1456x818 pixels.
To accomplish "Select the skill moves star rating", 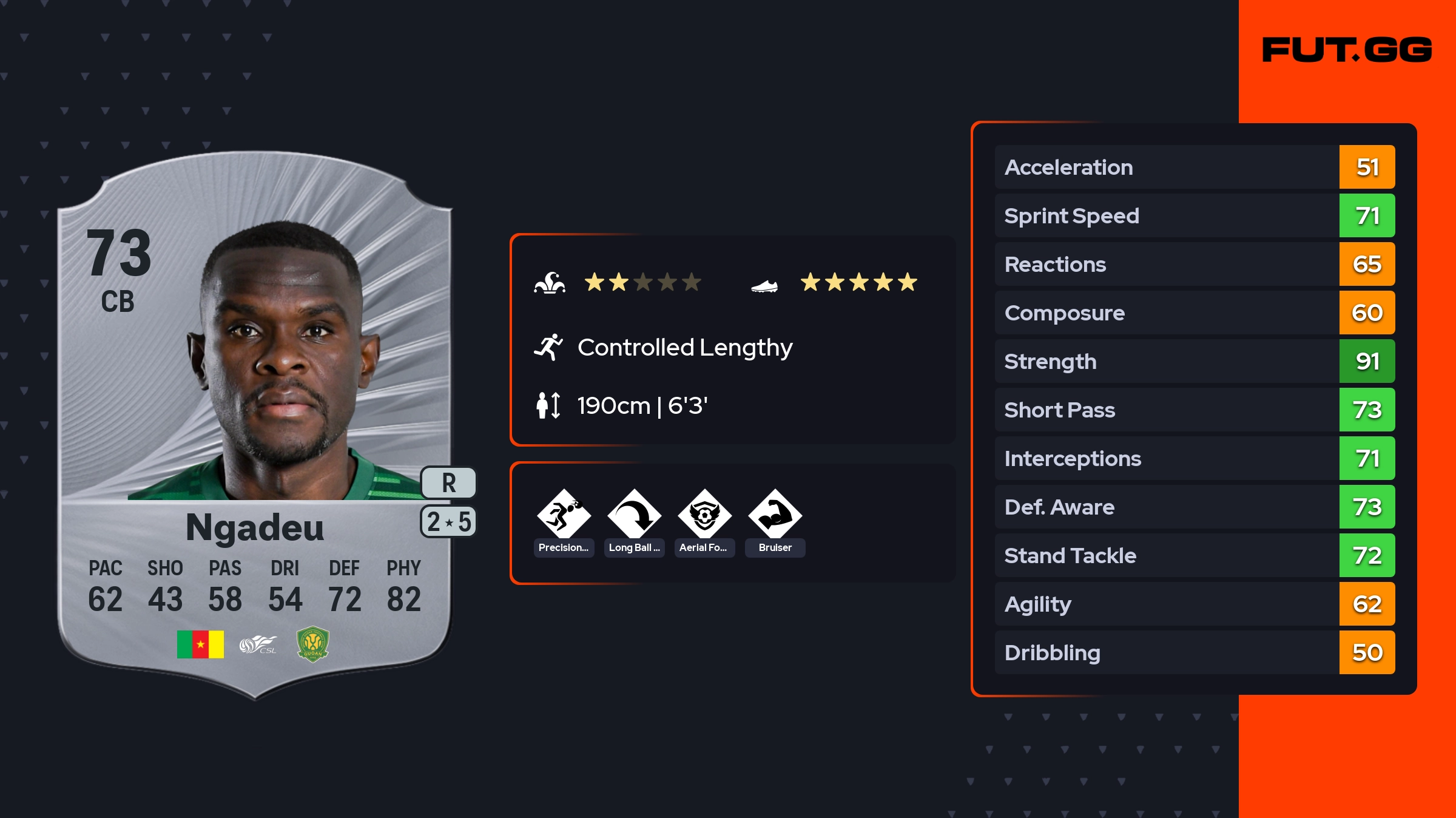I will pyautogui.click(x=642, y=282).
